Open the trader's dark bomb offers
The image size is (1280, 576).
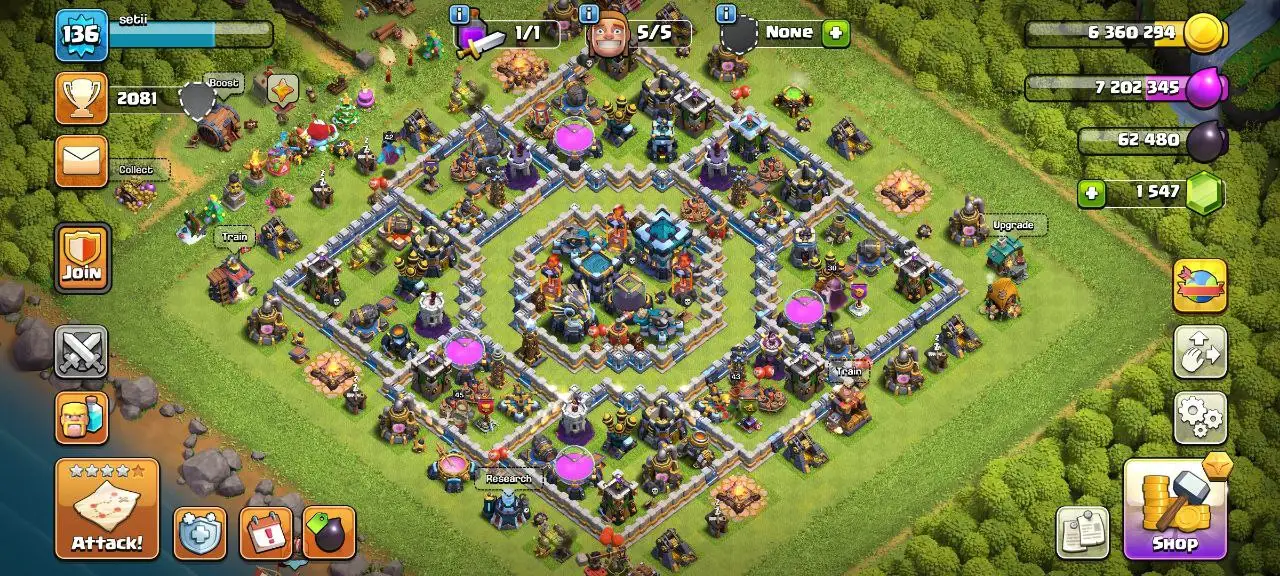pyautogui.click(x=329, y=533)
